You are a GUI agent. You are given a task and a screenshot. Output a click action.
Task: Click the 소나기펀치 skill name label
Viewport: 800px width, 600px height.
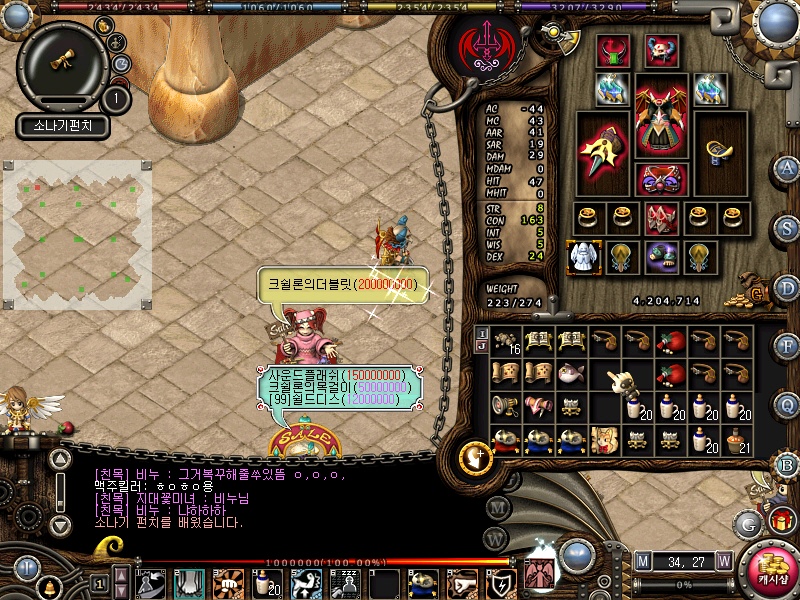[62, 126]
